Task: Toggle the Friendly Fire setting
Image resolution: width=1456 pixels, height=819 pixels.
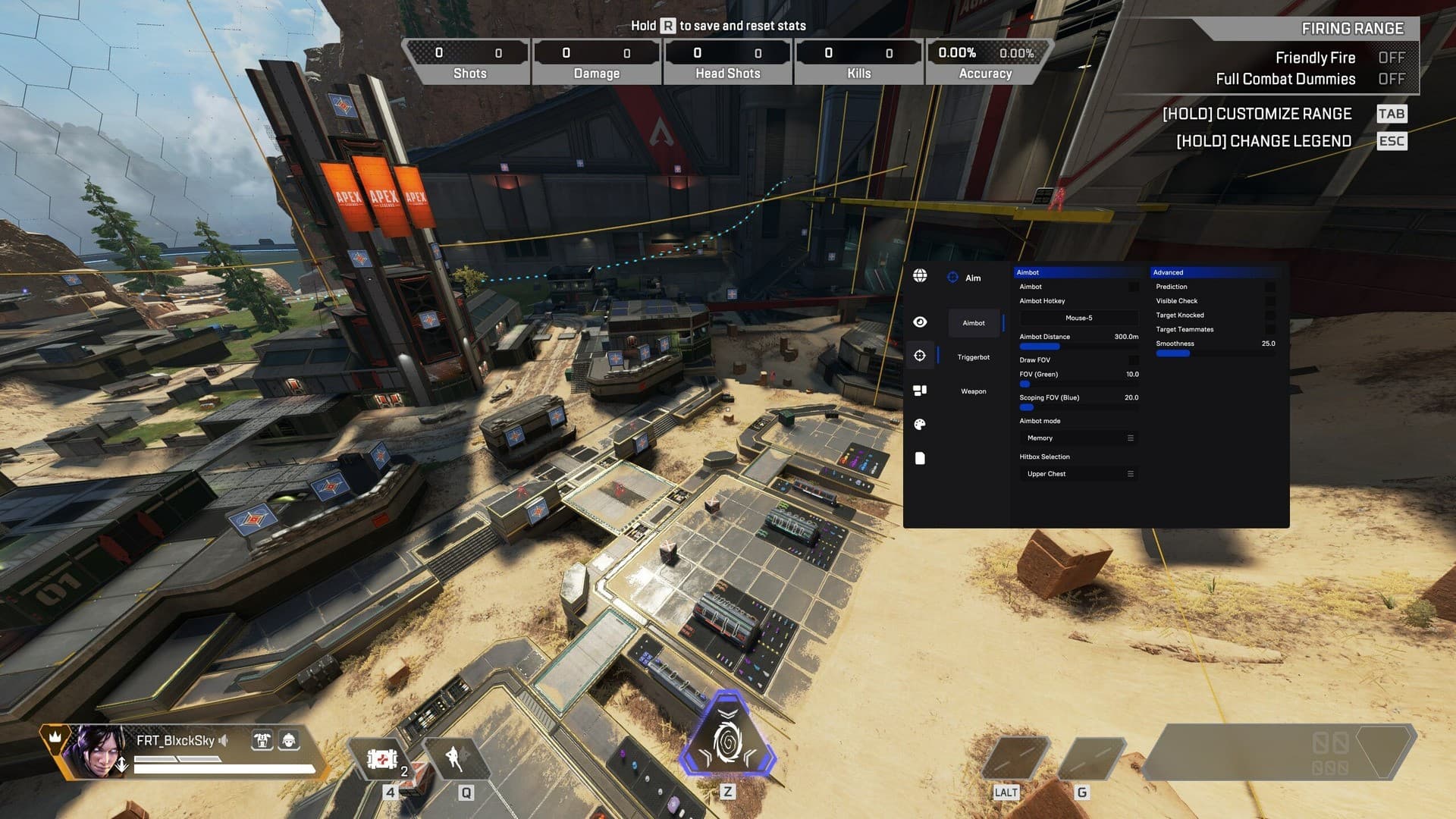Action: 1391,58
